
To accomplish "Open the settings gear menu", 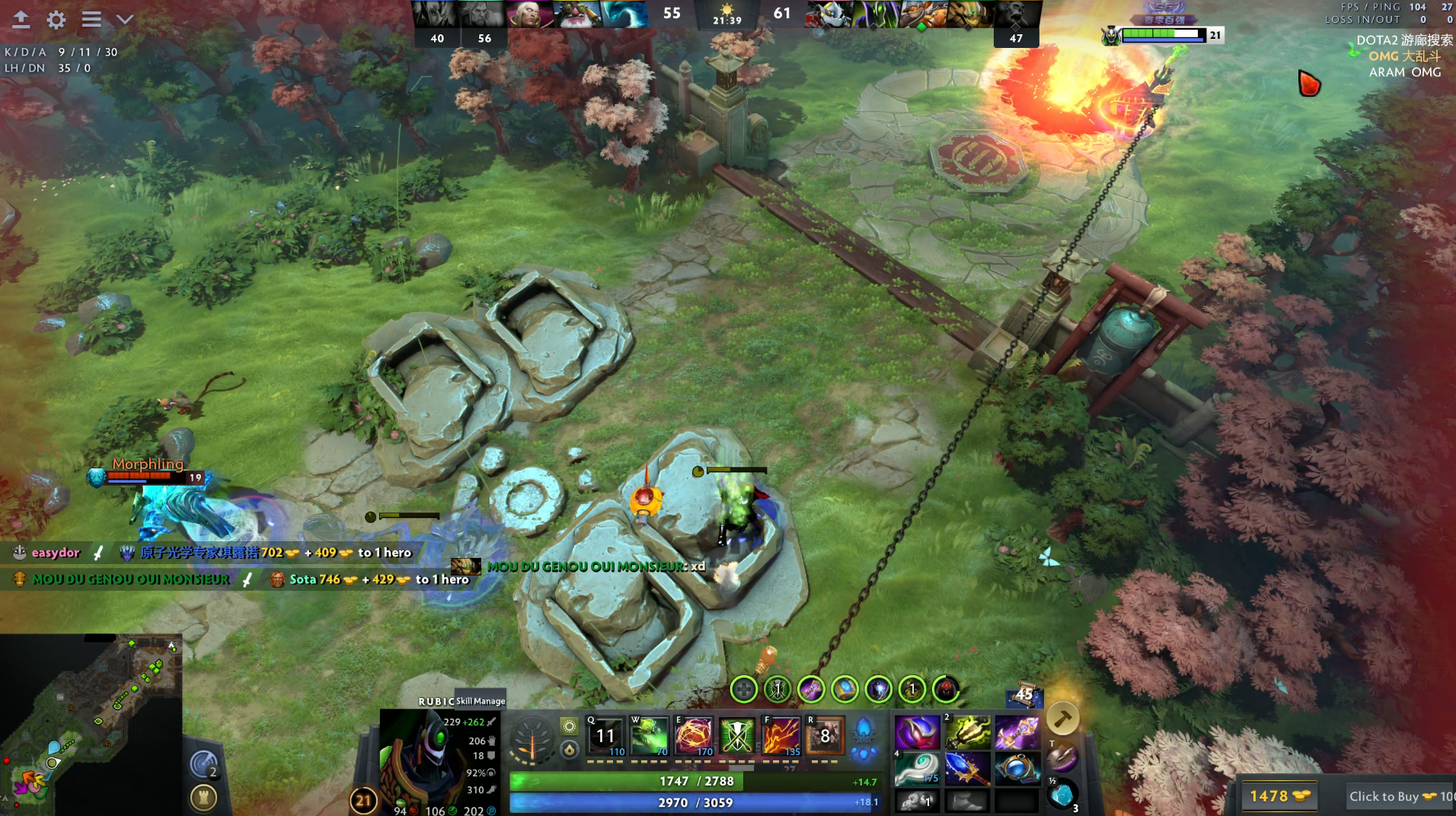I will [56, 20].
